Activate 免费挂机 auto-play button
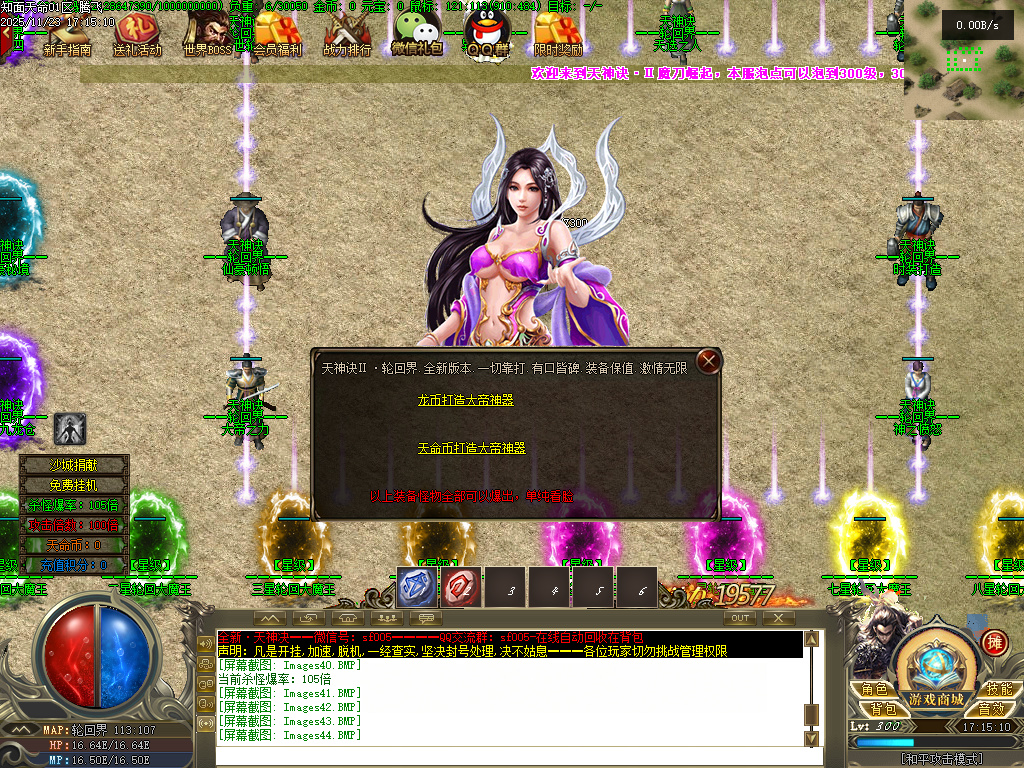Screen dimensions: 1024x768 point(75,485)
